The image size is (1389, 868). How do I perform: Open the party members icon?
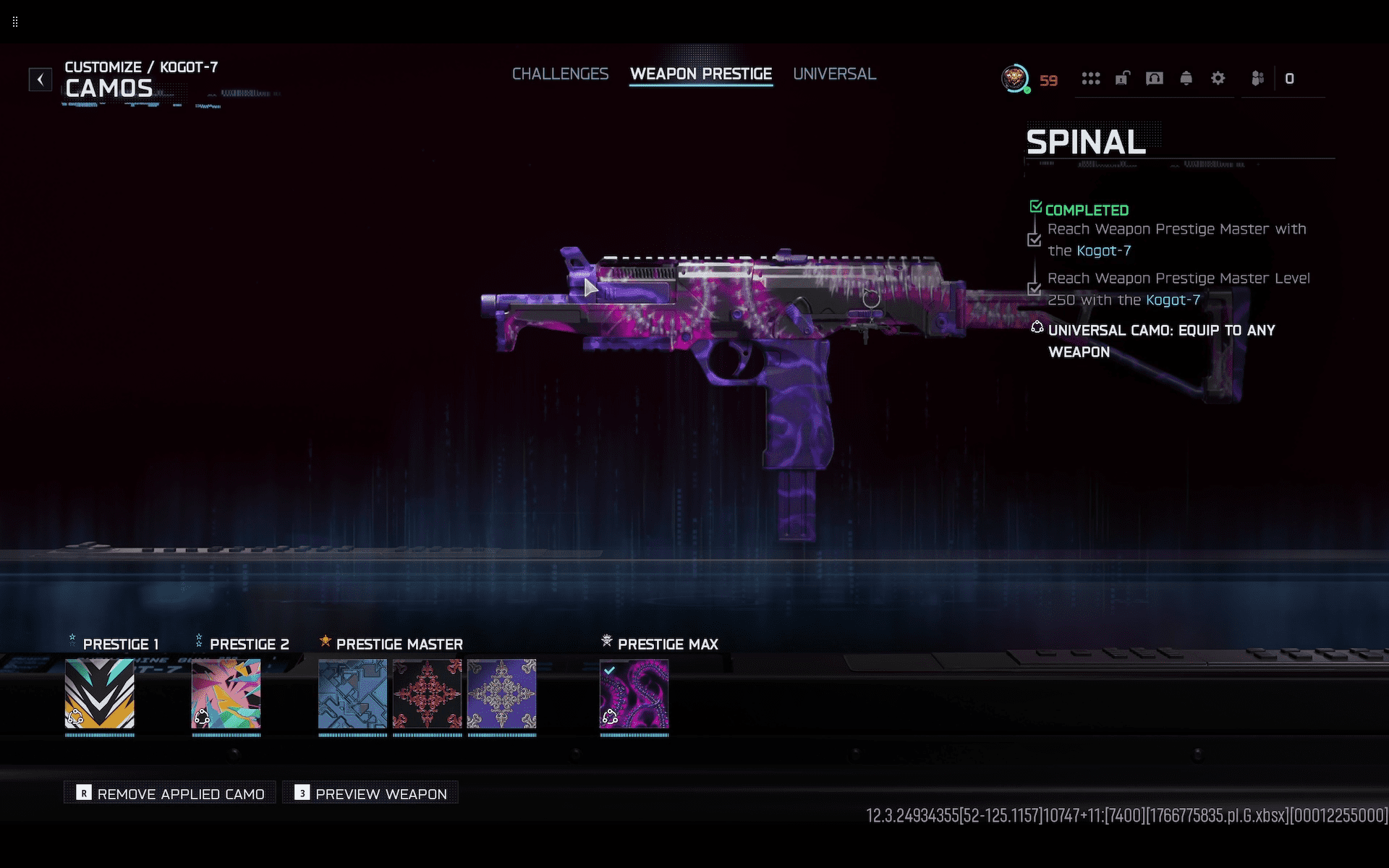pyautogui.click(x=1258, y=79)
